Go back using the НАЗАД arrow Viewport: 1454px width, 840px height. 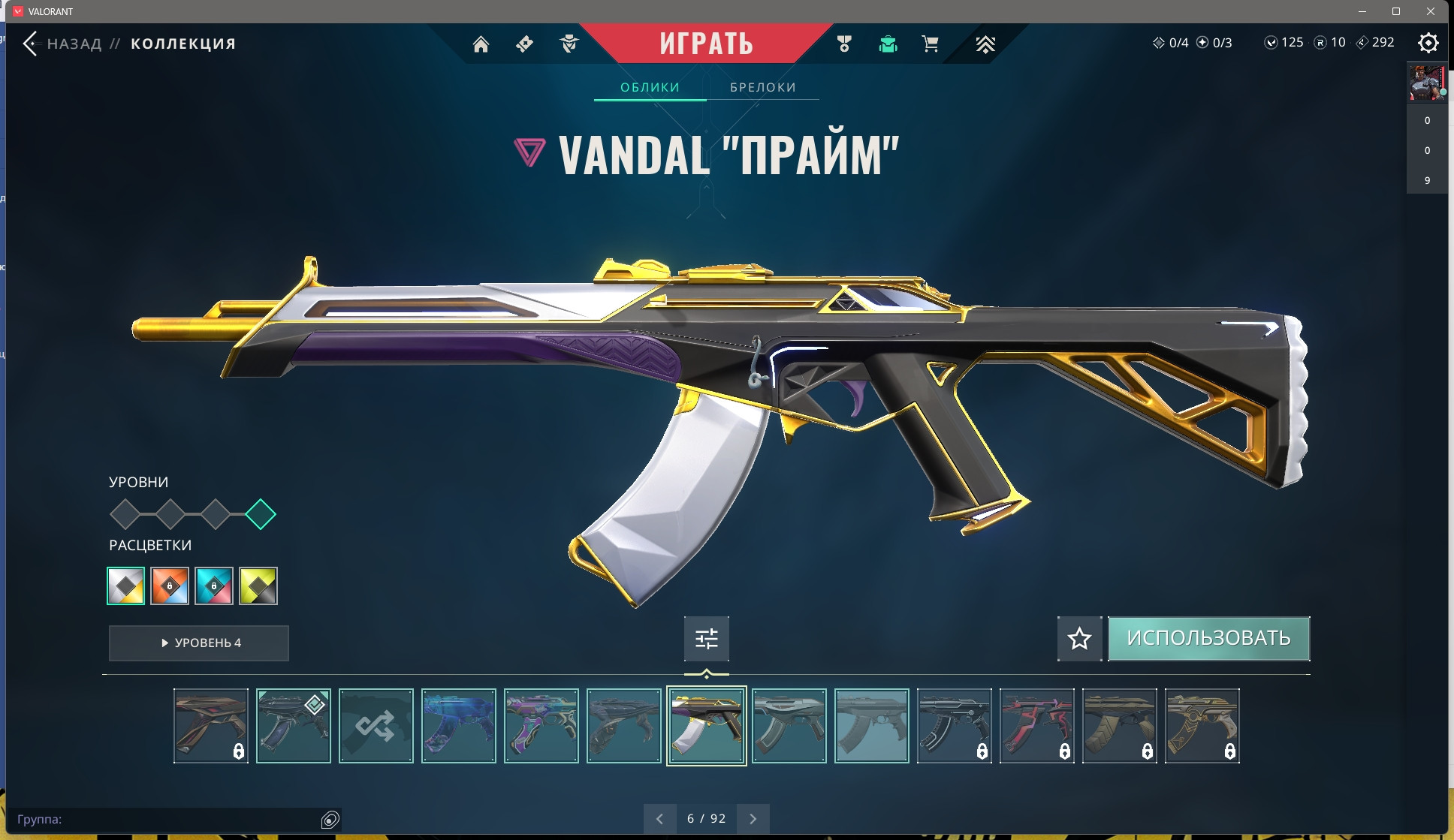(31, 44)
